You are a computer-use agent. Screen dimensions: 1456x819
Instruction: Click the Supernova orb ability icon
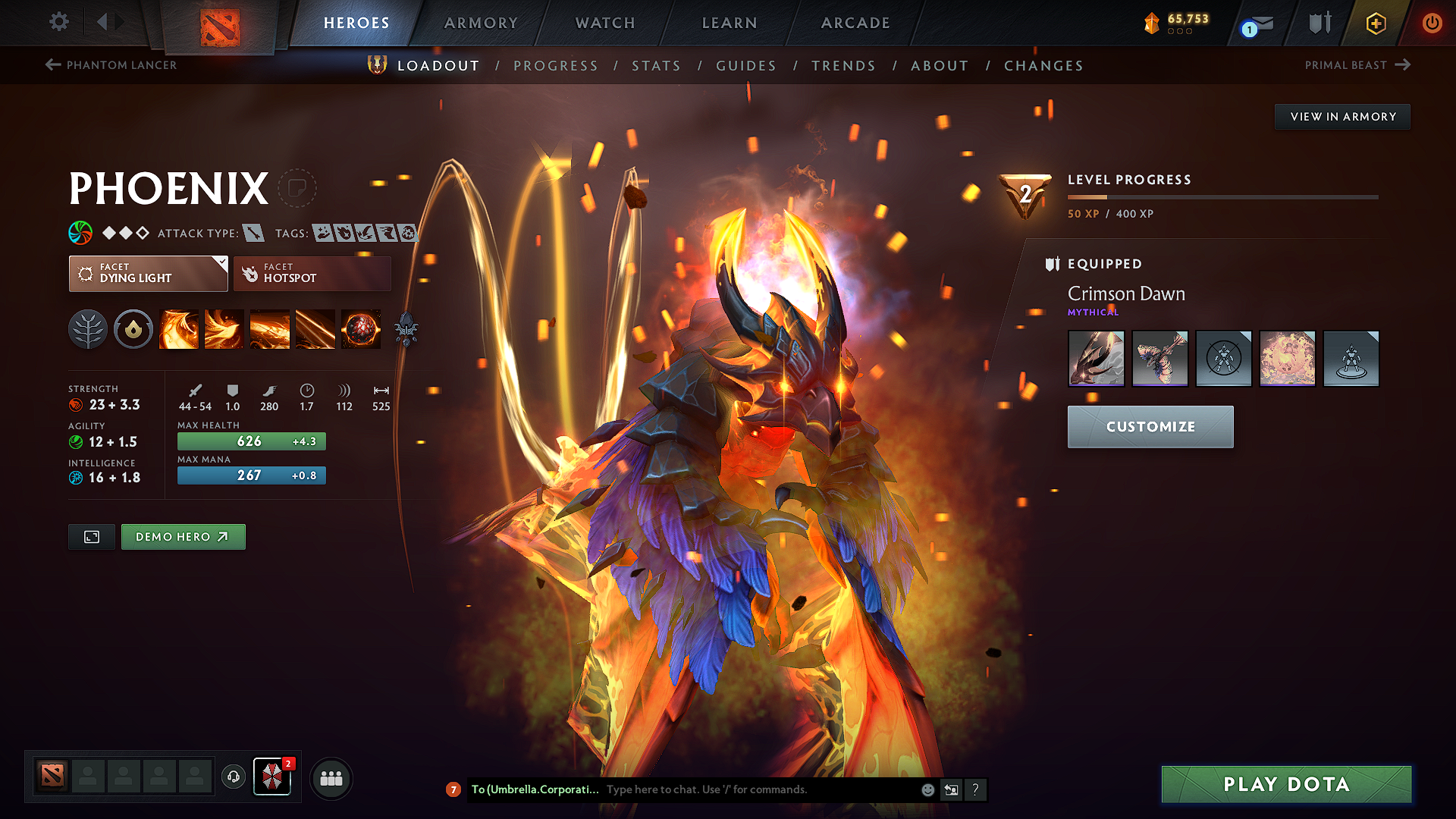(360, 329)
